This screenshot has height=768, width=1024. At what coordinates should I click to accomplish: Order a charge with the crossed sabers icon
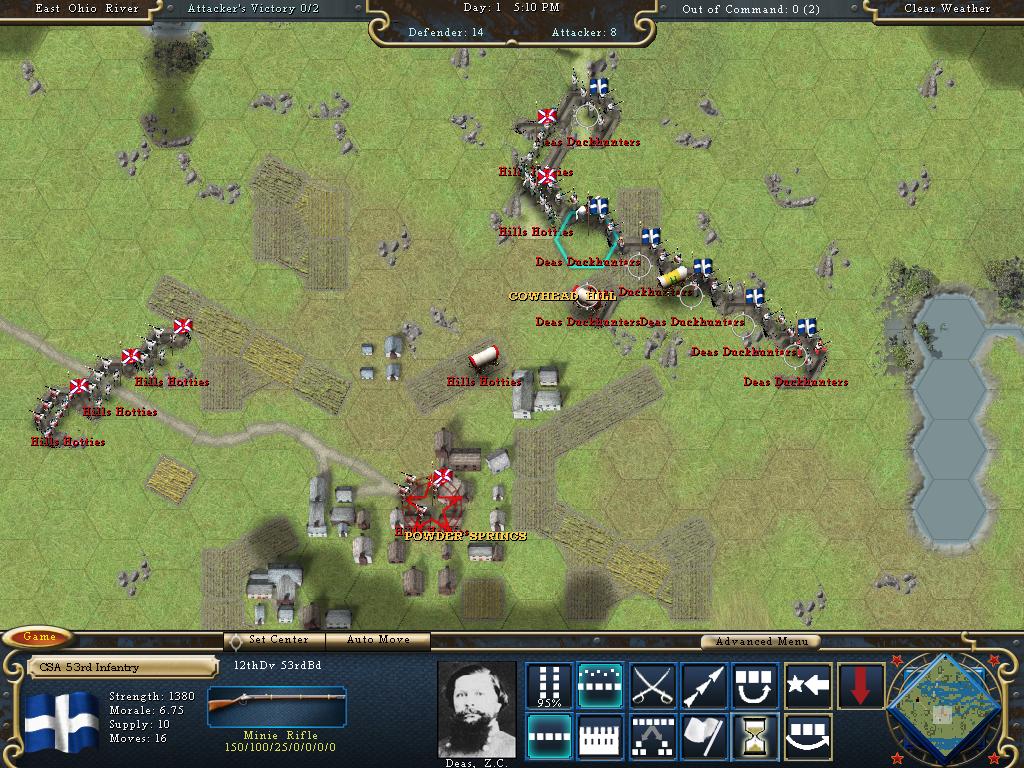[x=653, y=686]
